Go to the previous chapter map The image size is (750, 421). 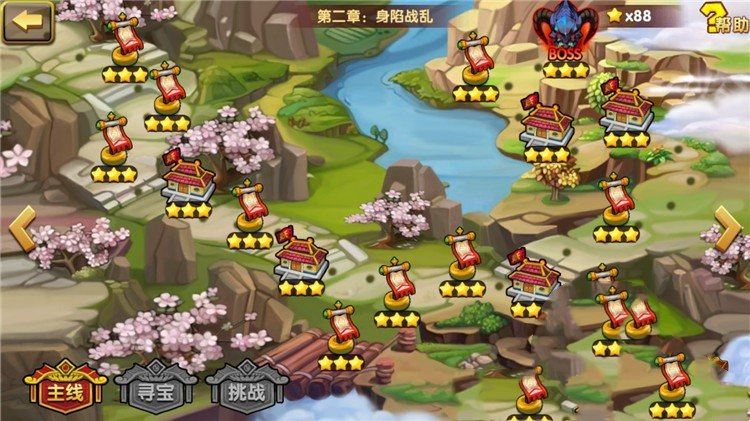tap(22, 231)
